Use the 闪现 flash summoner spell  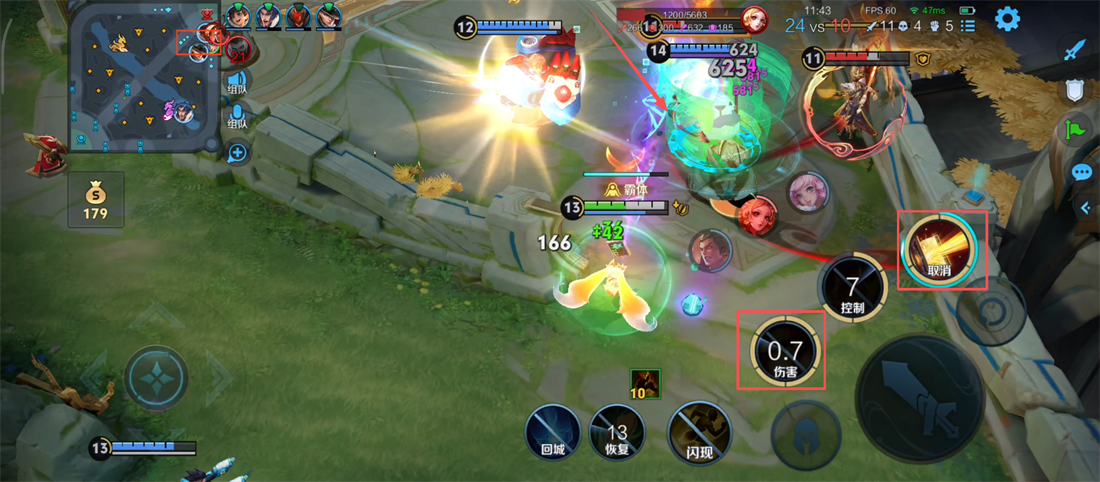click(x=700, y=434)
